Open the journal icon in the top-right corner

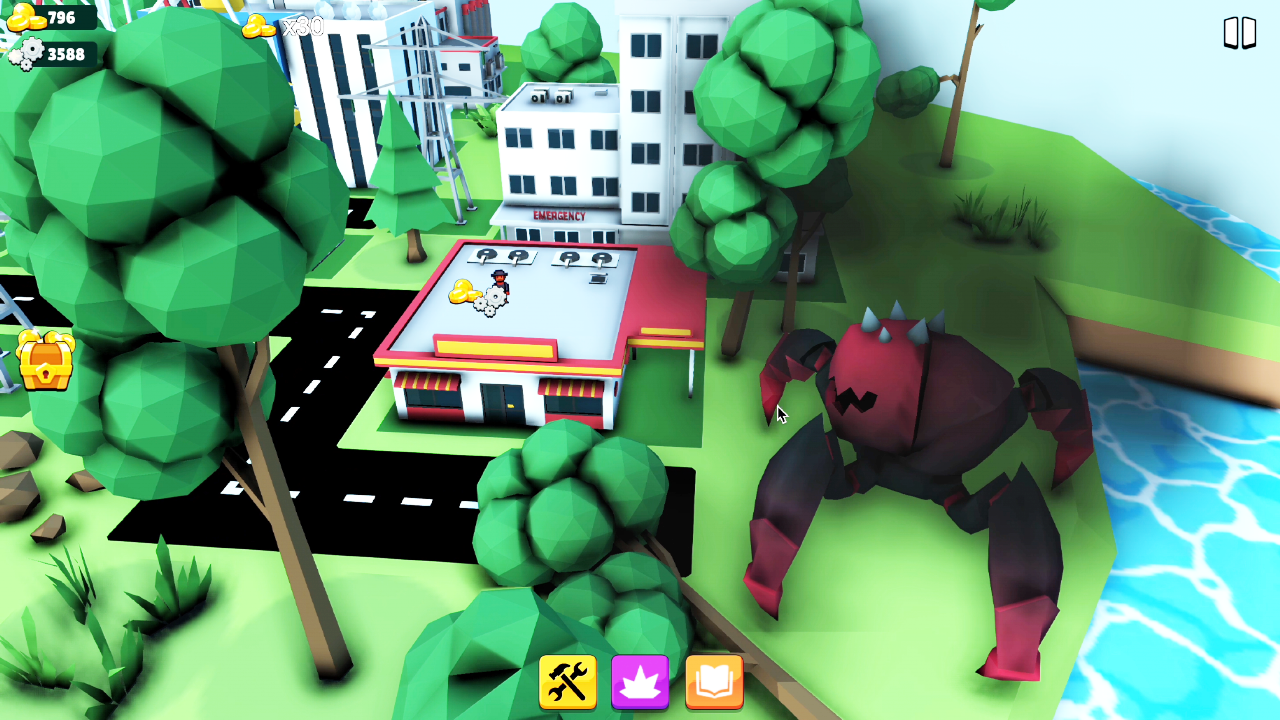(x=1240, y=33)
